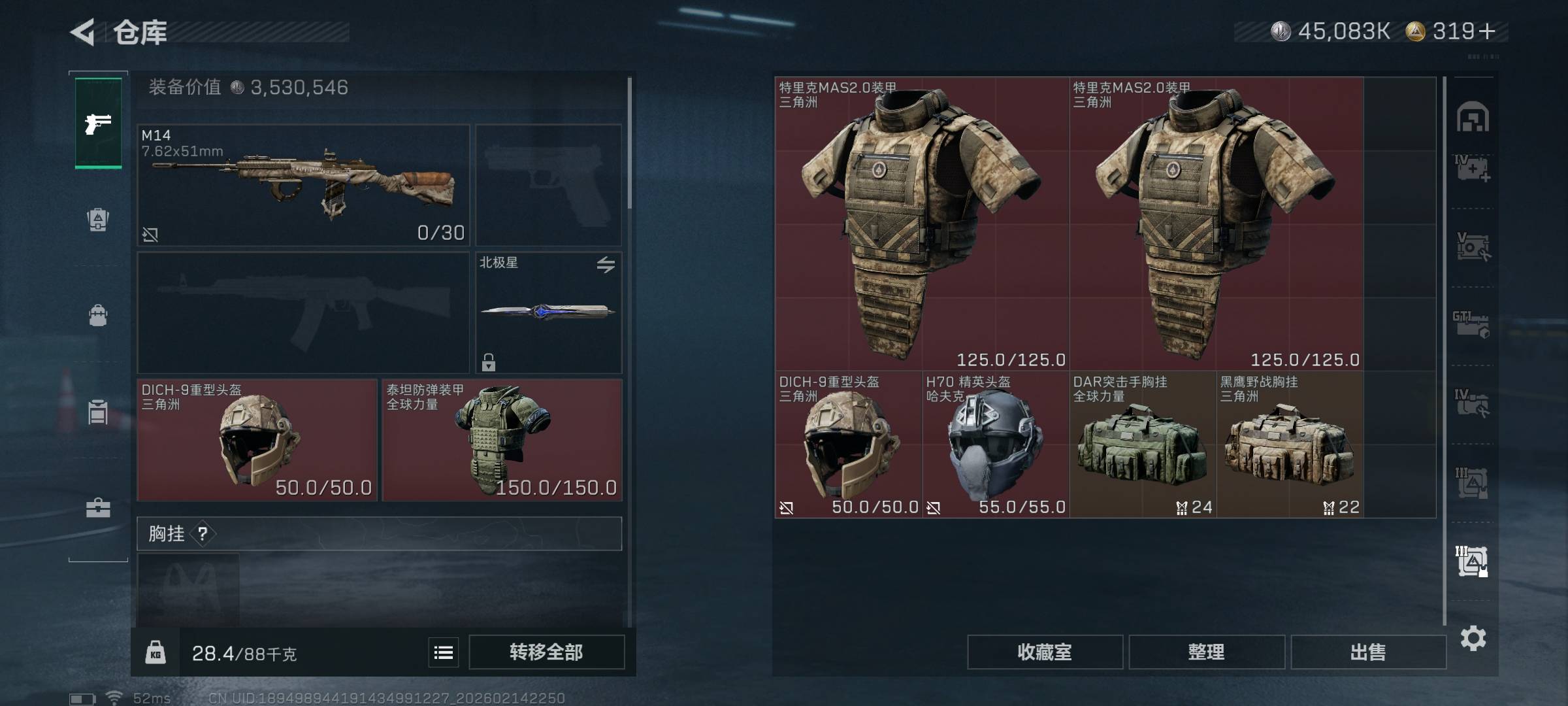Open the house-shaped storage category icon
This screenshot has height=706, width=1568.
coord(1472,118)
